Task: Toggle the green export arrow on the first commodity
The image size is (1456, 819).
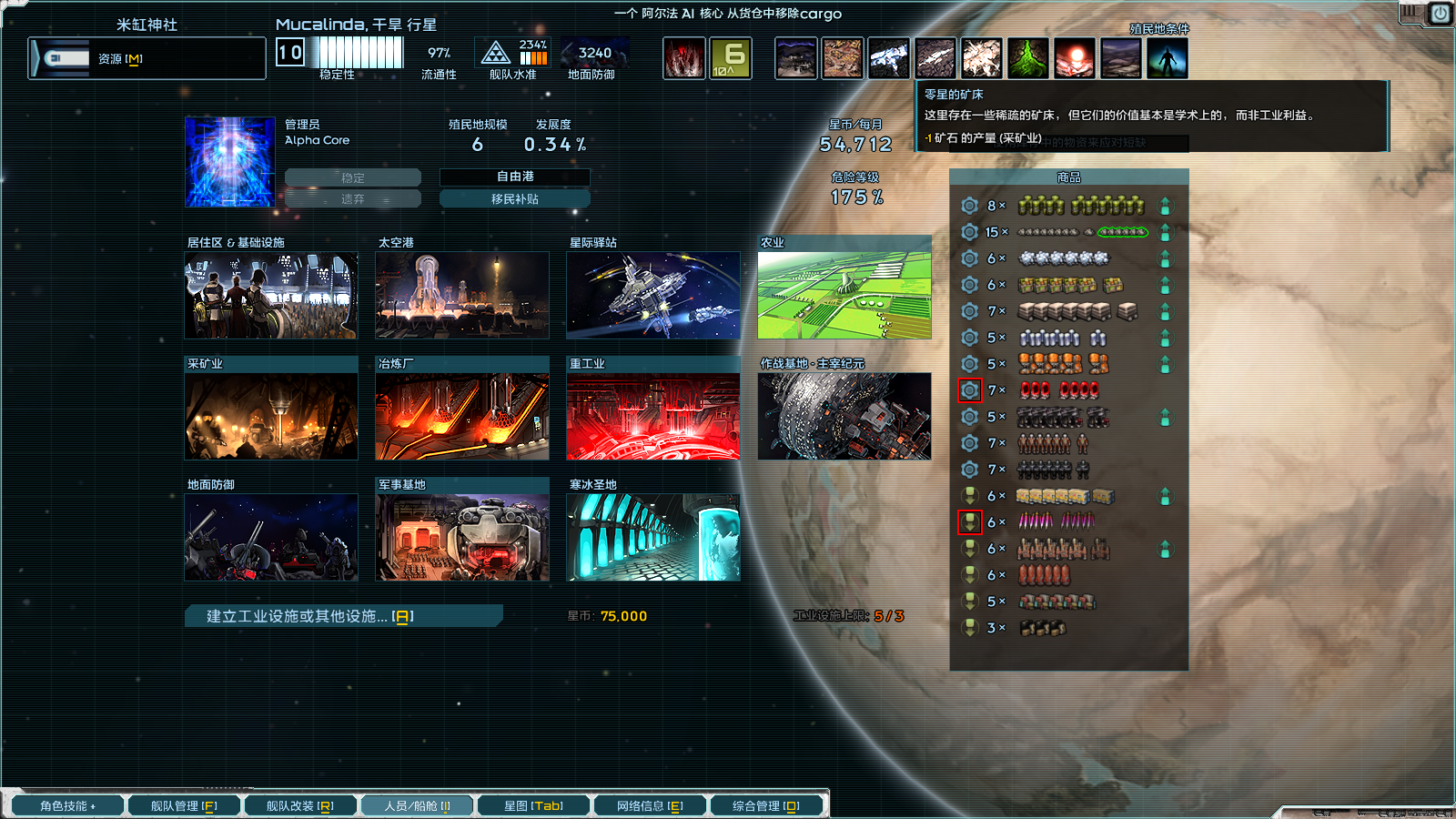Action: pyautogui.click(x=1164, y=207)
